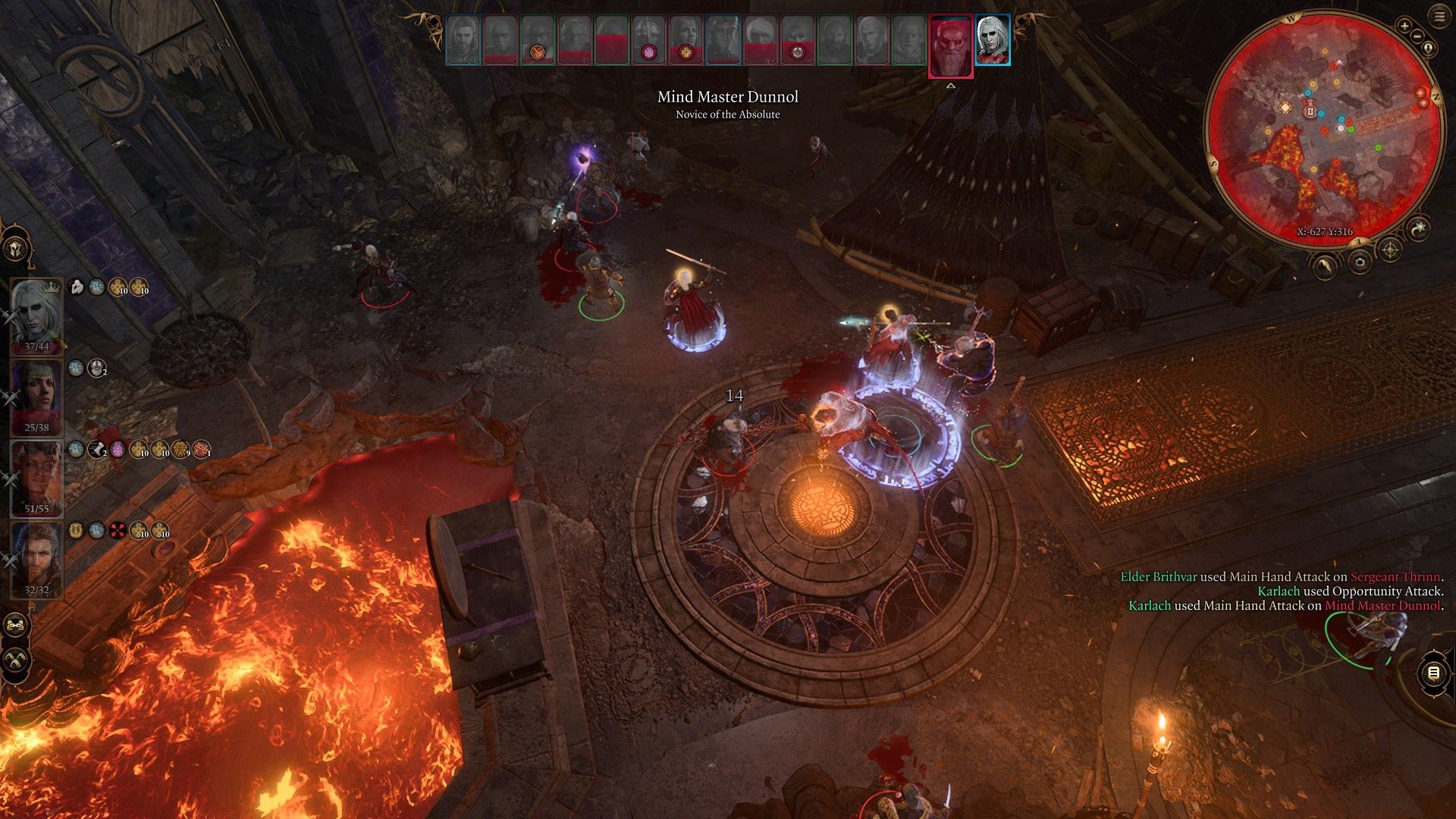Select the bearded companion's portrait with 32/32 health
Screen dimensions: 1456x819
[36, 560]
